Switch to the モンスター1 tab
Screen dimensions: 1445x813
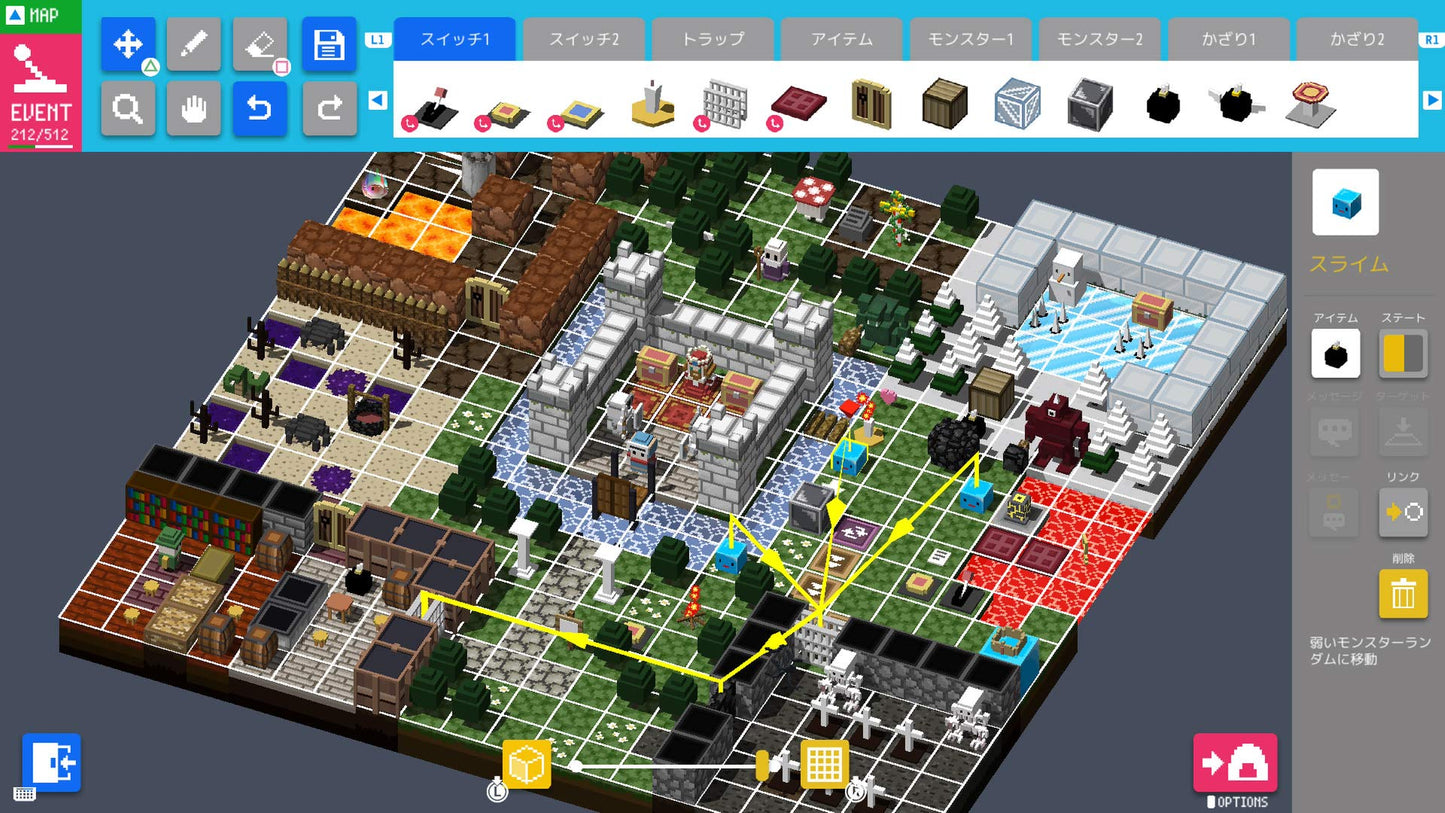pyautogui.click(x=970, y=39)
